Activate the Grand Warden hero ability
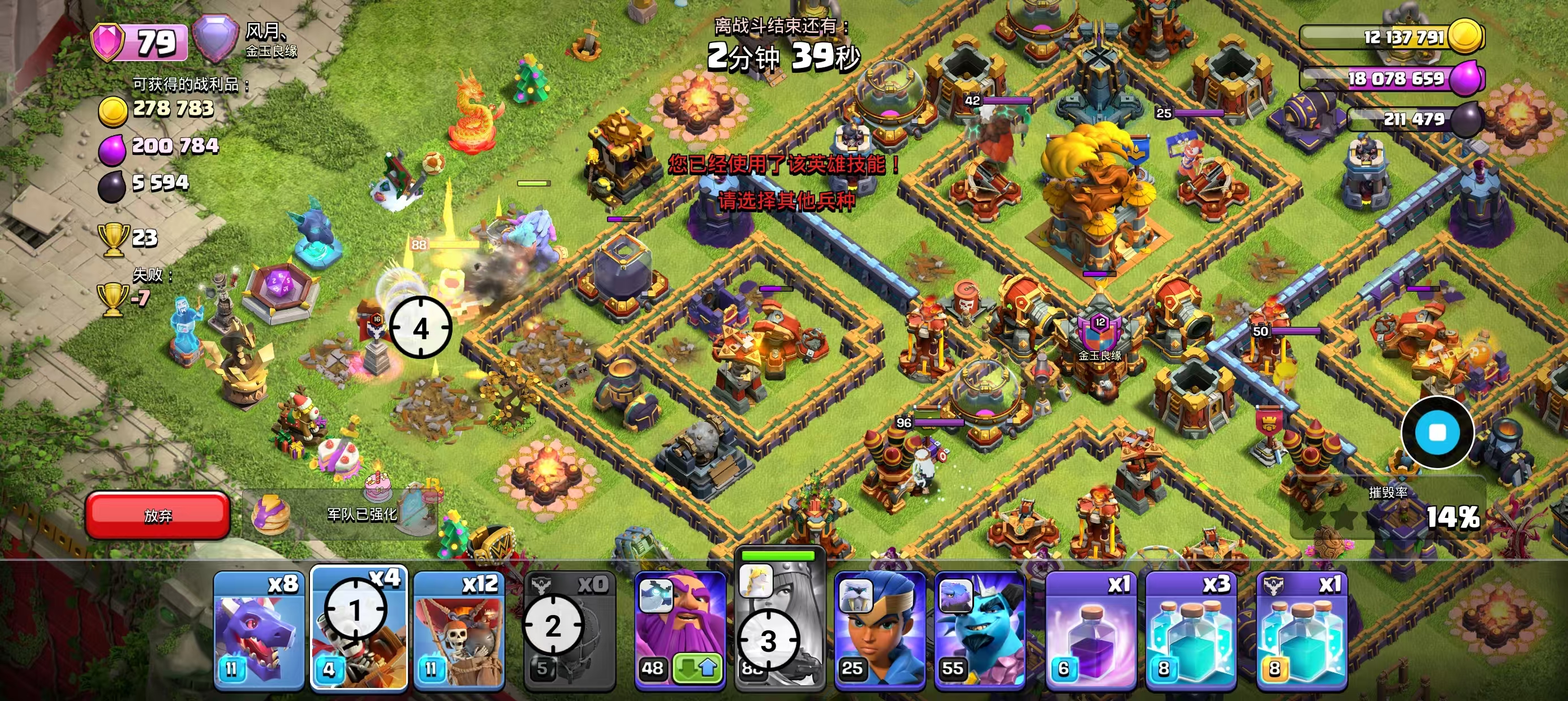 coord(680,630)
